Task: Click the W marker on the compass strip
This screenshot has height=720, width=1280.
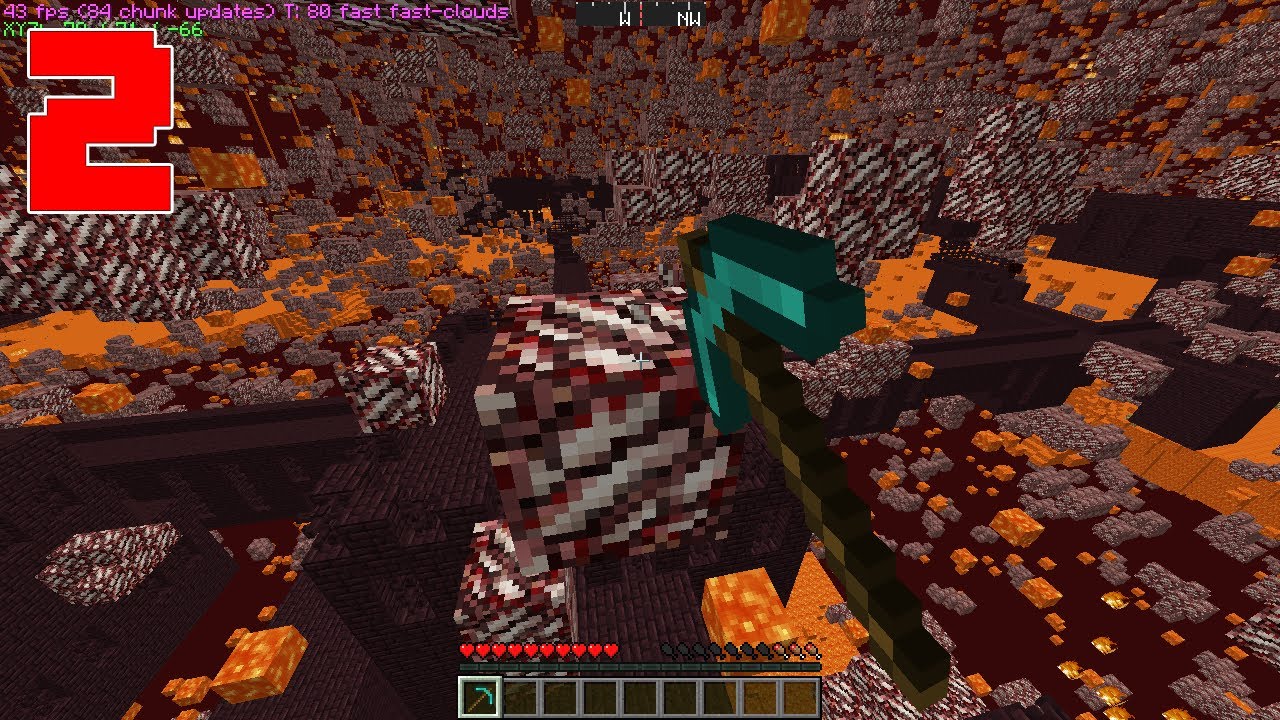Action: [x=625, y=17]
